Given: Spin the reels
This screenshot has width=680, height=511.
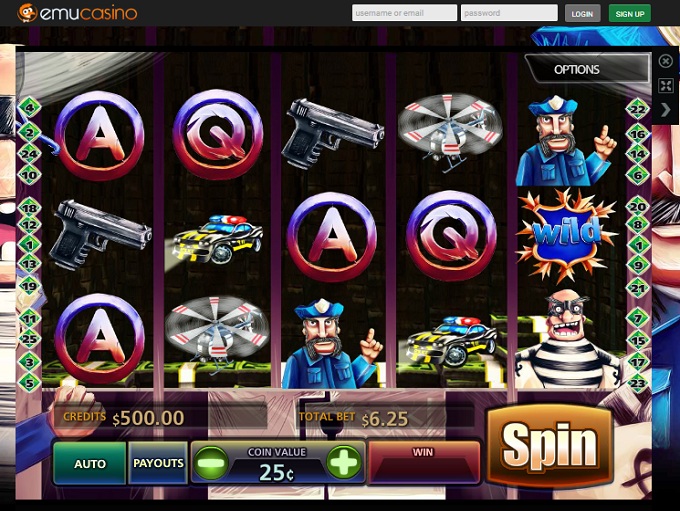Looking at the screenshot, I should 549,446.
